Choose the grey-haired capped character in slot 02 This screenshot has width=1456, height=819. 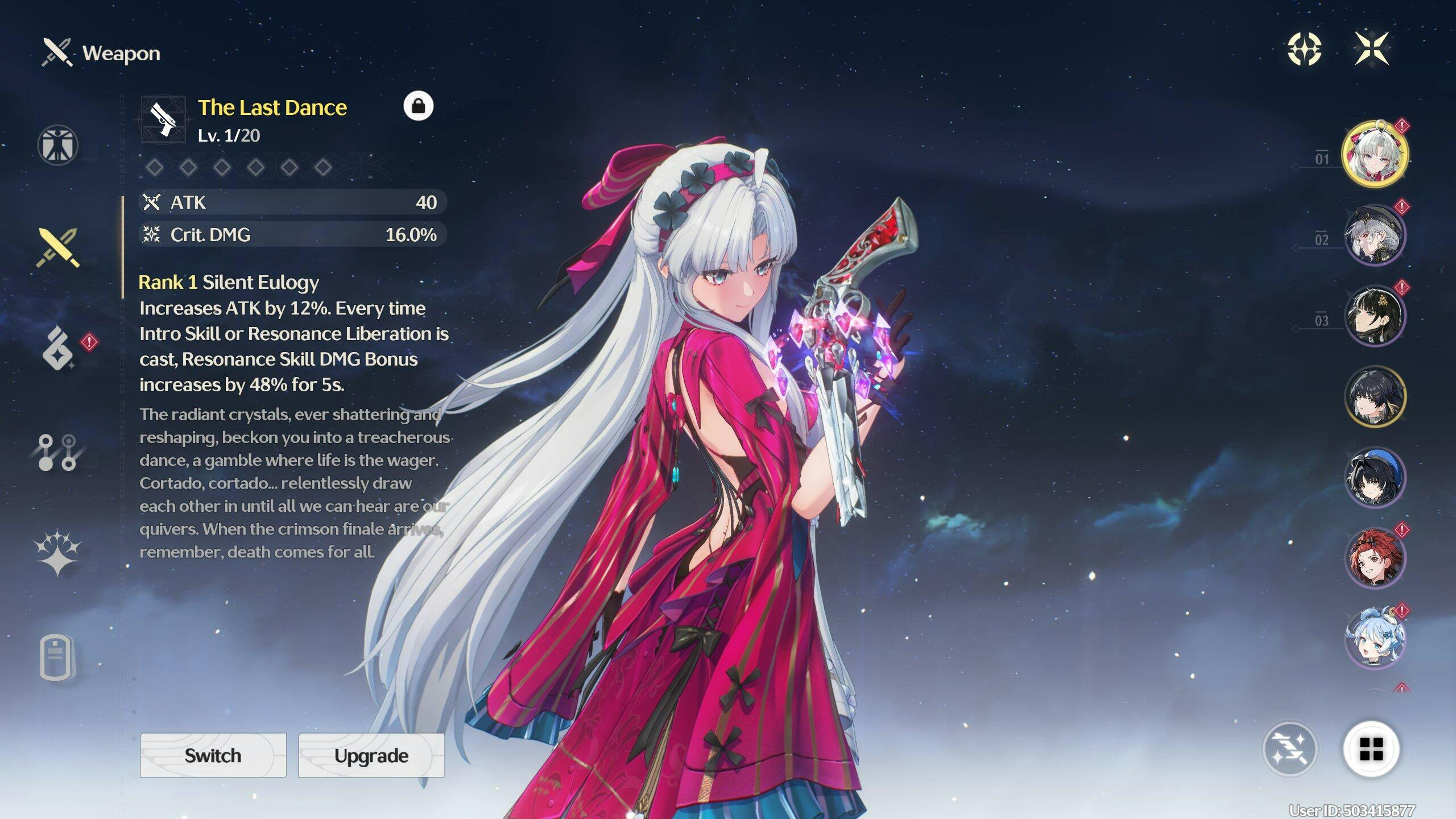point(1375,235)
